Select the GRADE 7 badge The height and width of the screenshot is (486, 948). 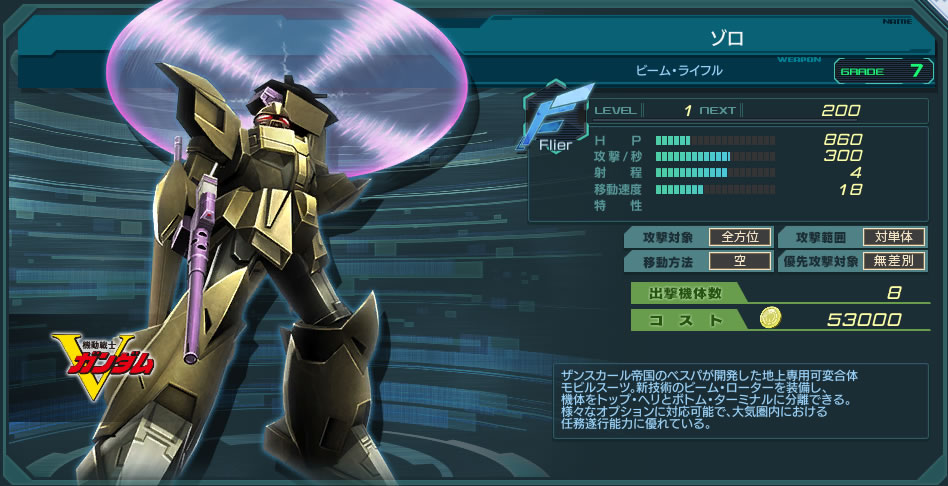(878, 71)
